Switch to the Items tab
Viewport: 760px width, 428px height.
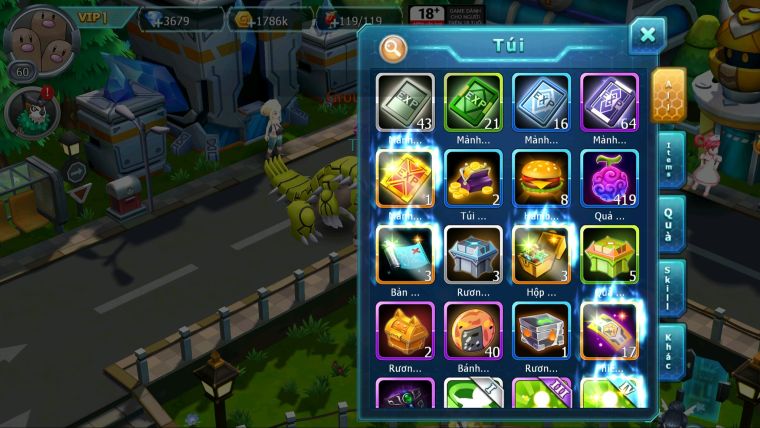click(671, 158)
